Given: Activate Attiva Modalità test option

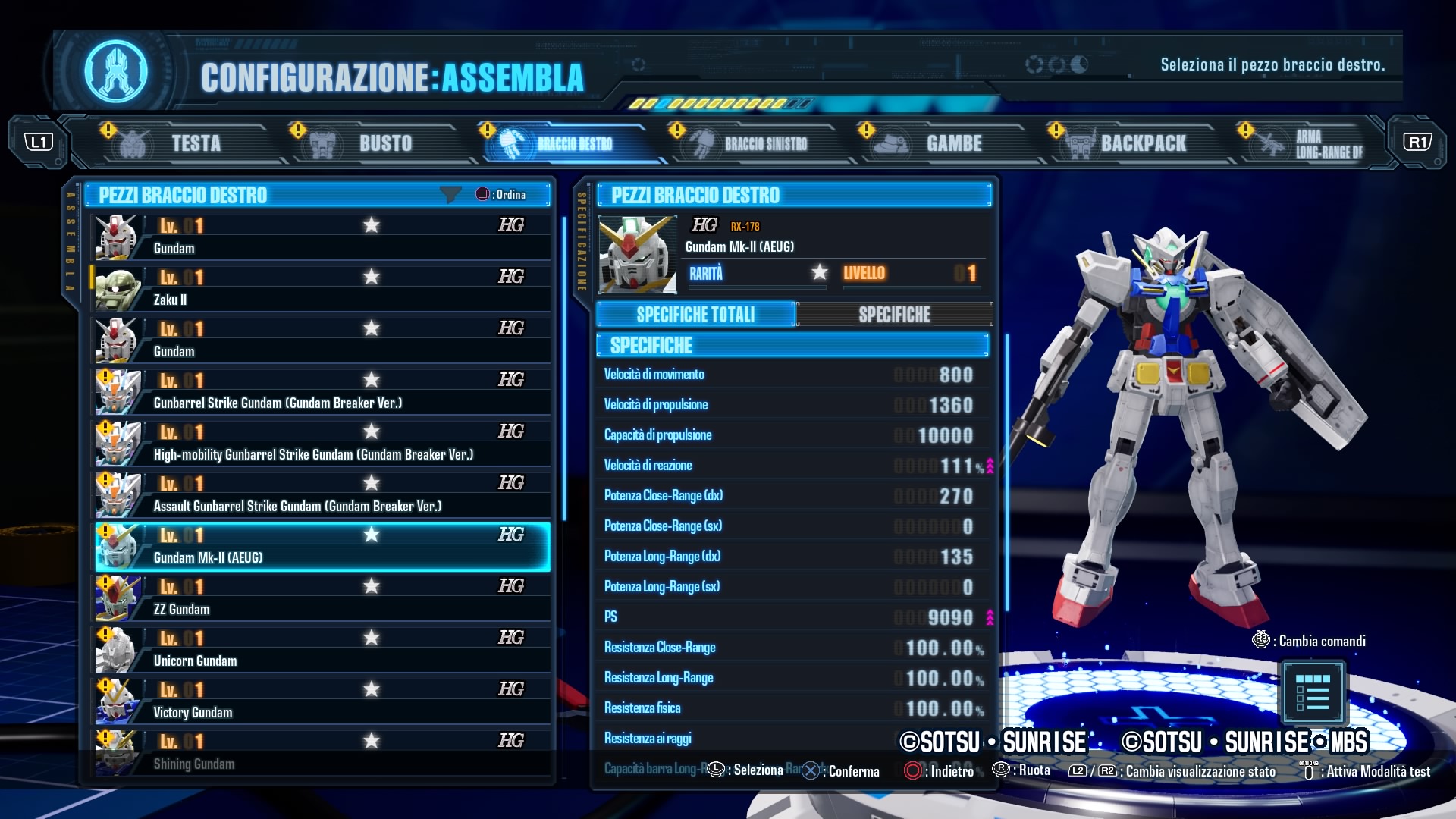Looking at the screenshot, I should pyautogui.click(x=1365, y=770).
